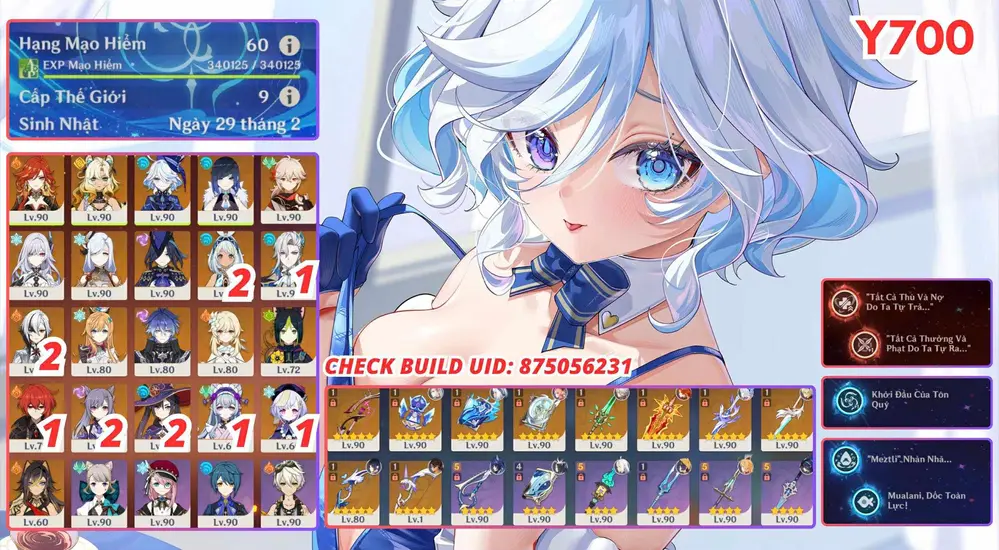Viewport: 999px width, 550px height.
Task: Pick the pink-haired Charlotte portrait
Action: [163, 490]
